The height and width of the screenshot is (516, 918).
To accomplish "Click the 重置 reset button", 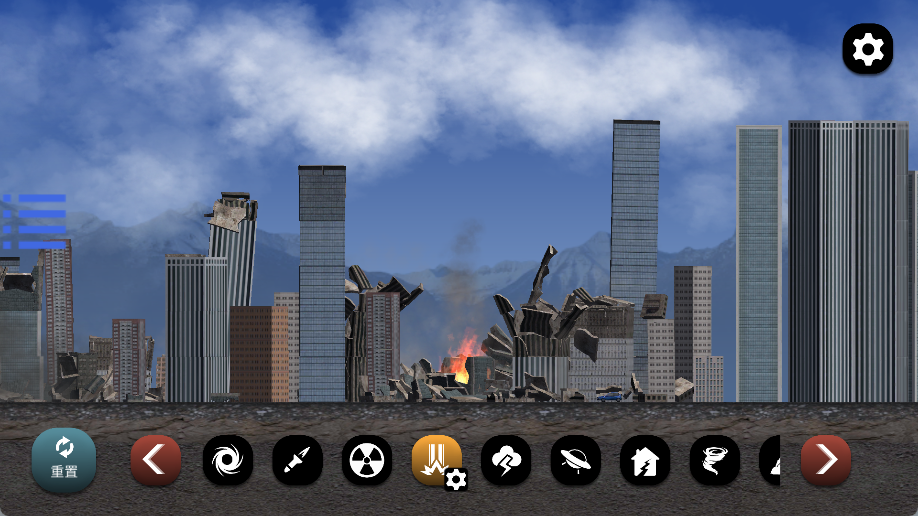I will click(x=64, y=460).
